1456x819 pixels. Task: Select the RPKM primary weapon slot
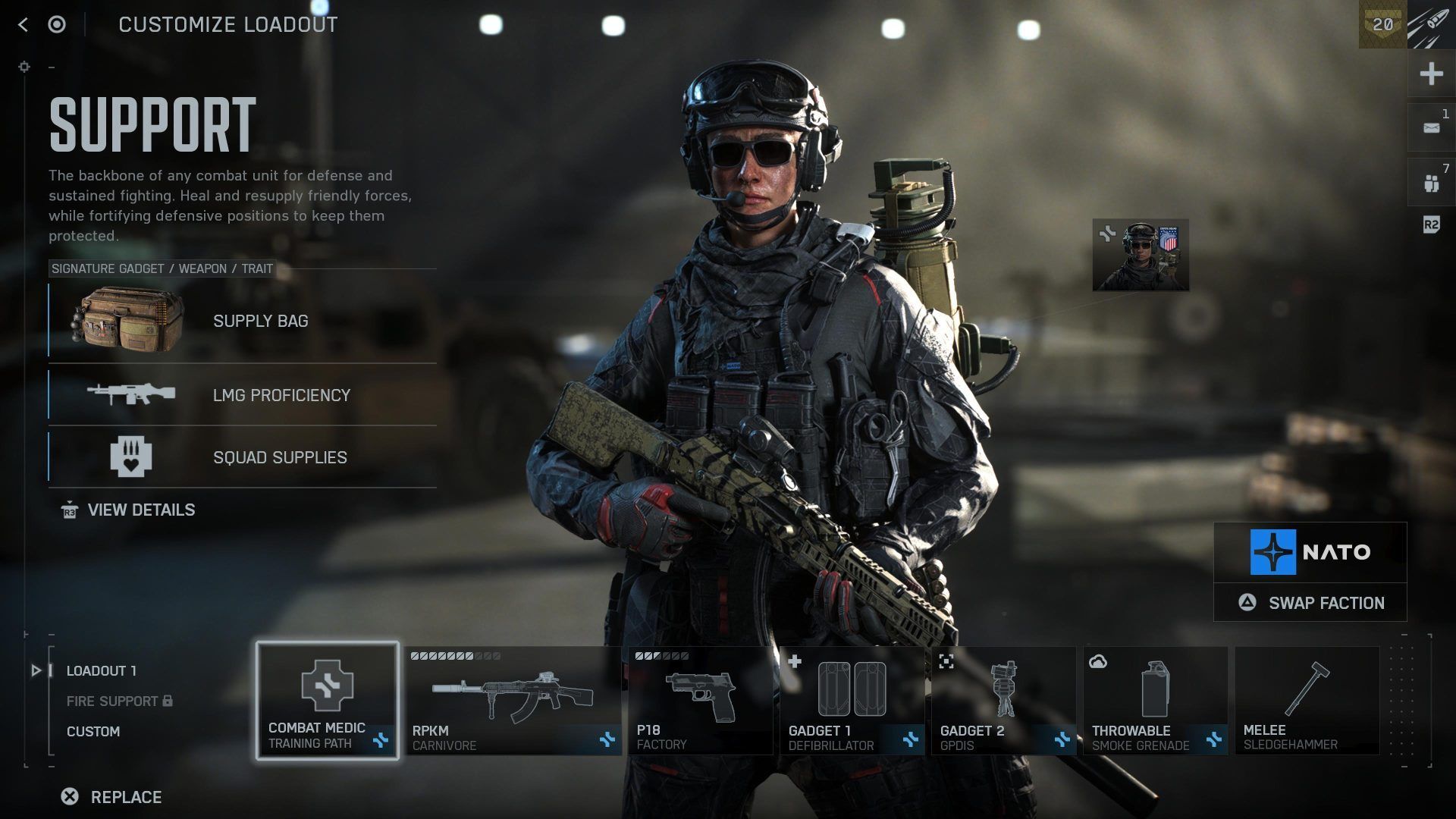point(513,701)
